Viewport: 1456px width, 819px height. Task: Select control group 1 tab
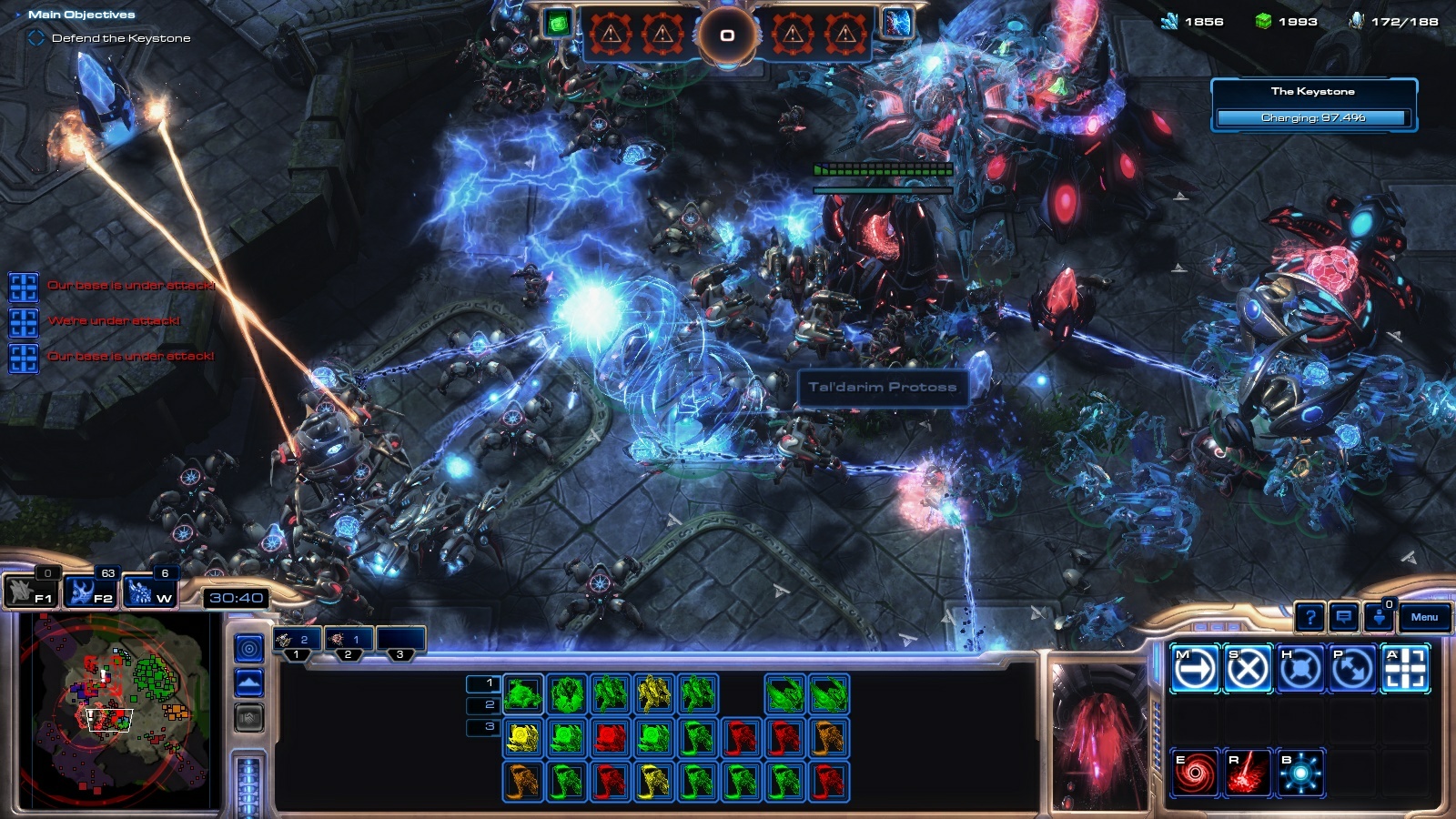tap(297, 640)
